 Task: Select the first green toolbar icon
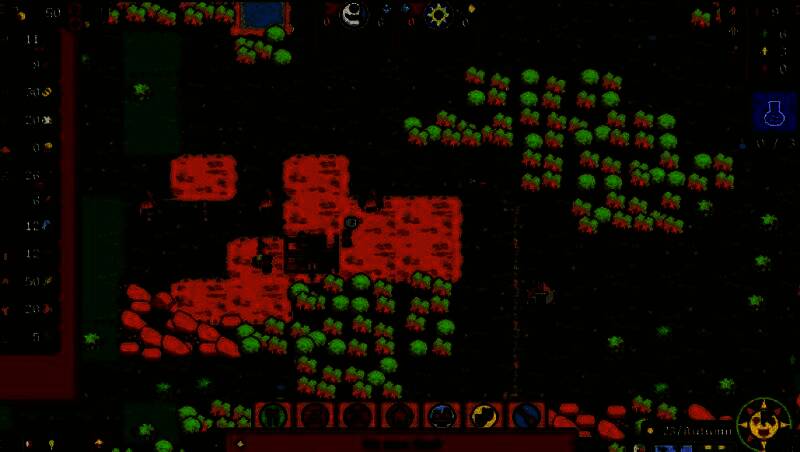[277, 417]
